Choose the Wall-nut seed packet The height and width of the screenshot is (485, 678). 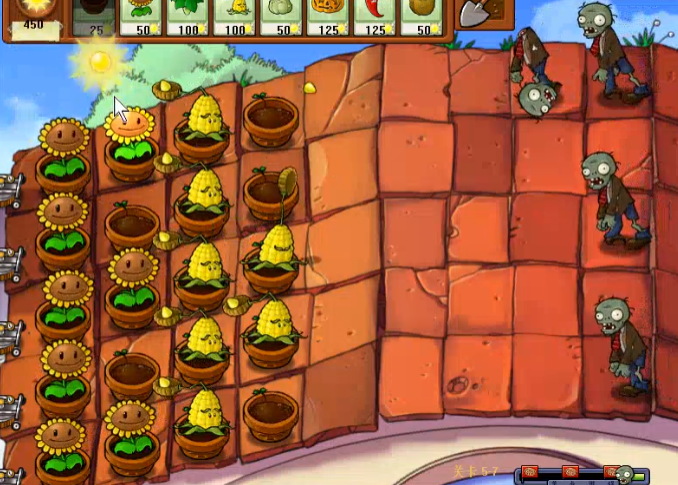click(422, 18)
